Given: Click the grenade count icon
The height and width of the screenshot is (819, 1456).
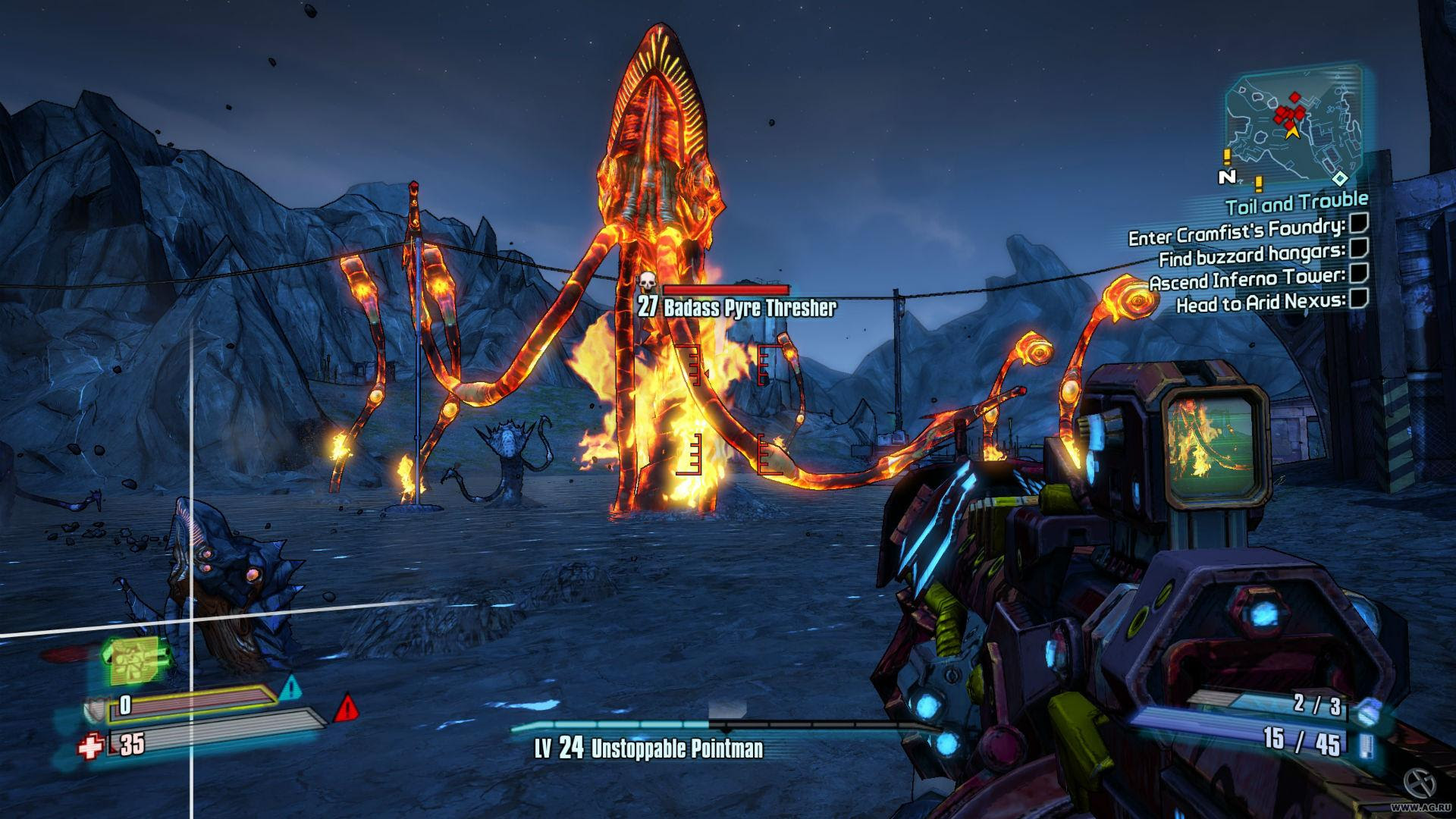Looking at the screenshot, I should tap(1364, 713).
